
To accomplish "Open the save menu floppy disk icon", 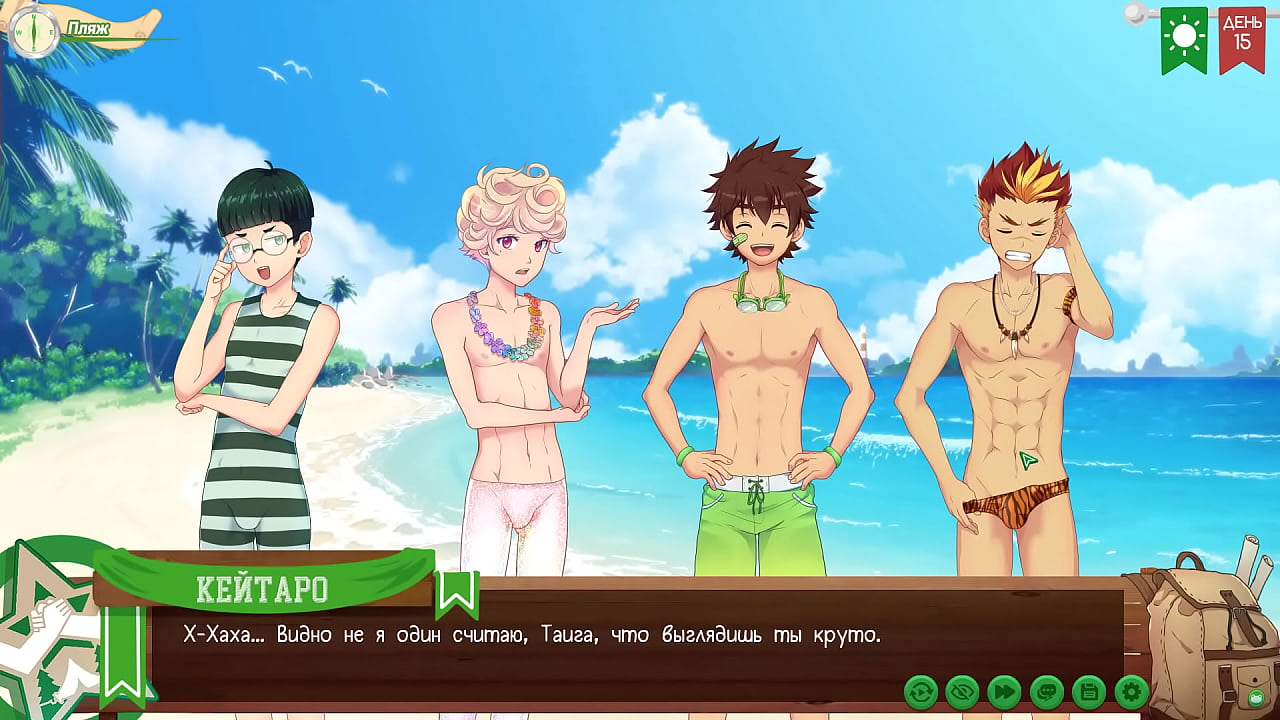I will 1088,691.
